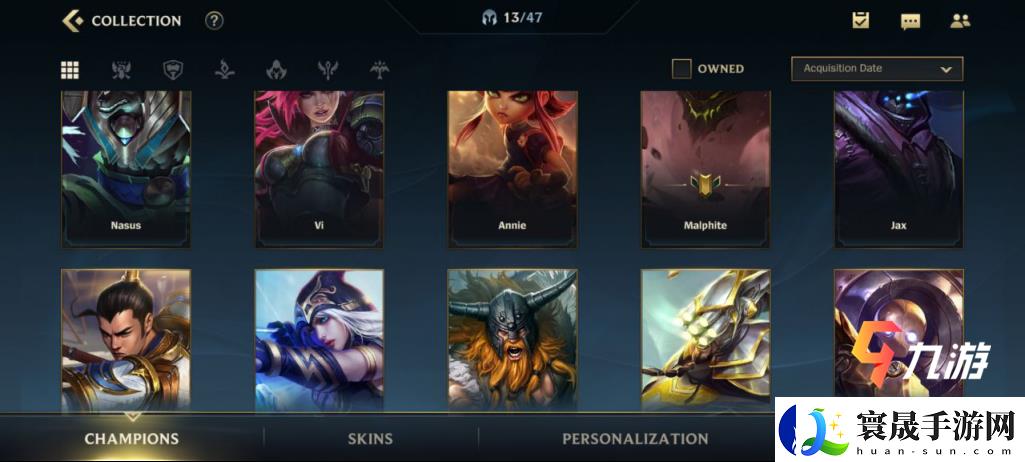
Task: Pick the Malphite champion card
Action: 705,168
